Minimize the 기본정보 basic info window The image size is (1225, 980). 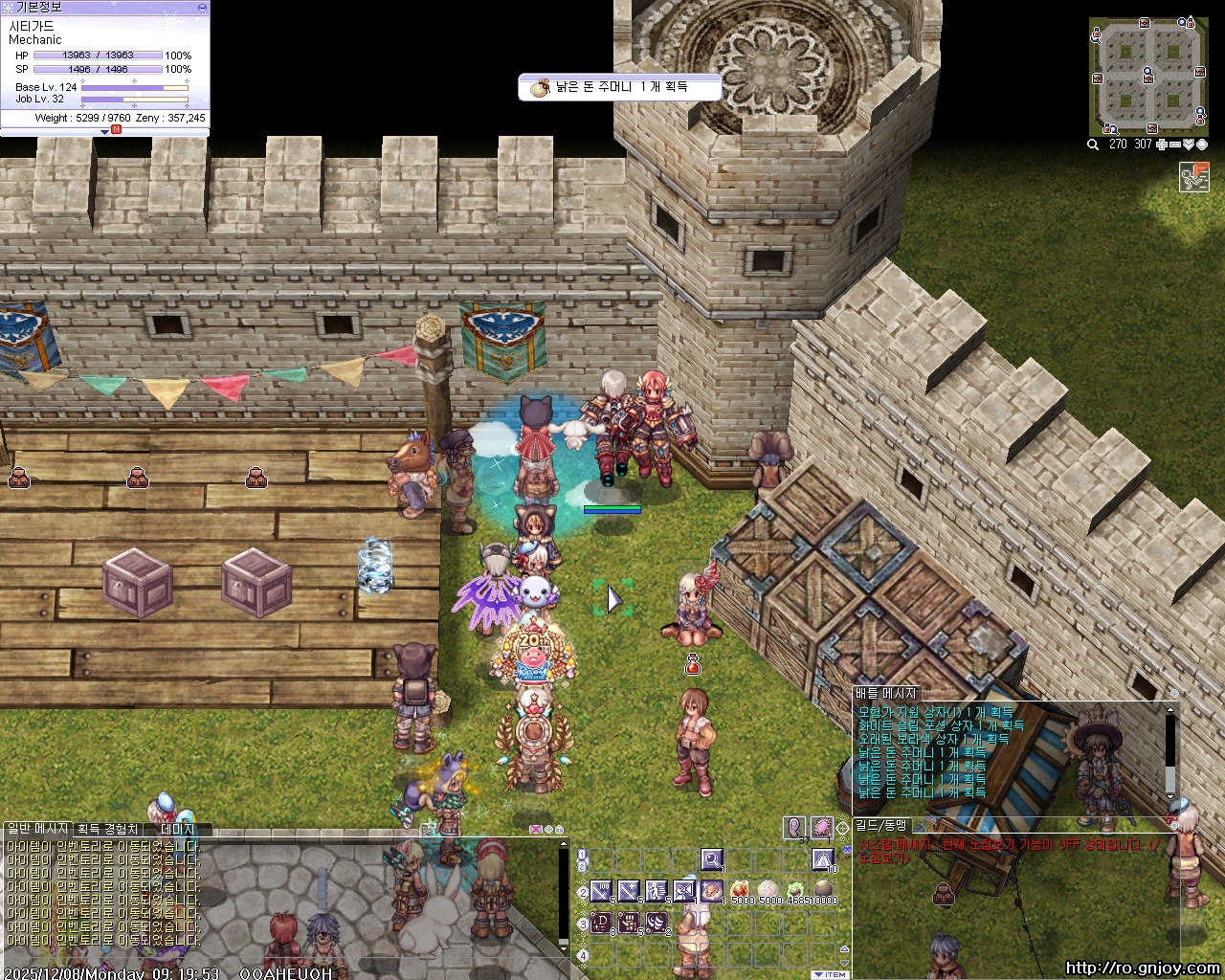(x=202, y=7)
